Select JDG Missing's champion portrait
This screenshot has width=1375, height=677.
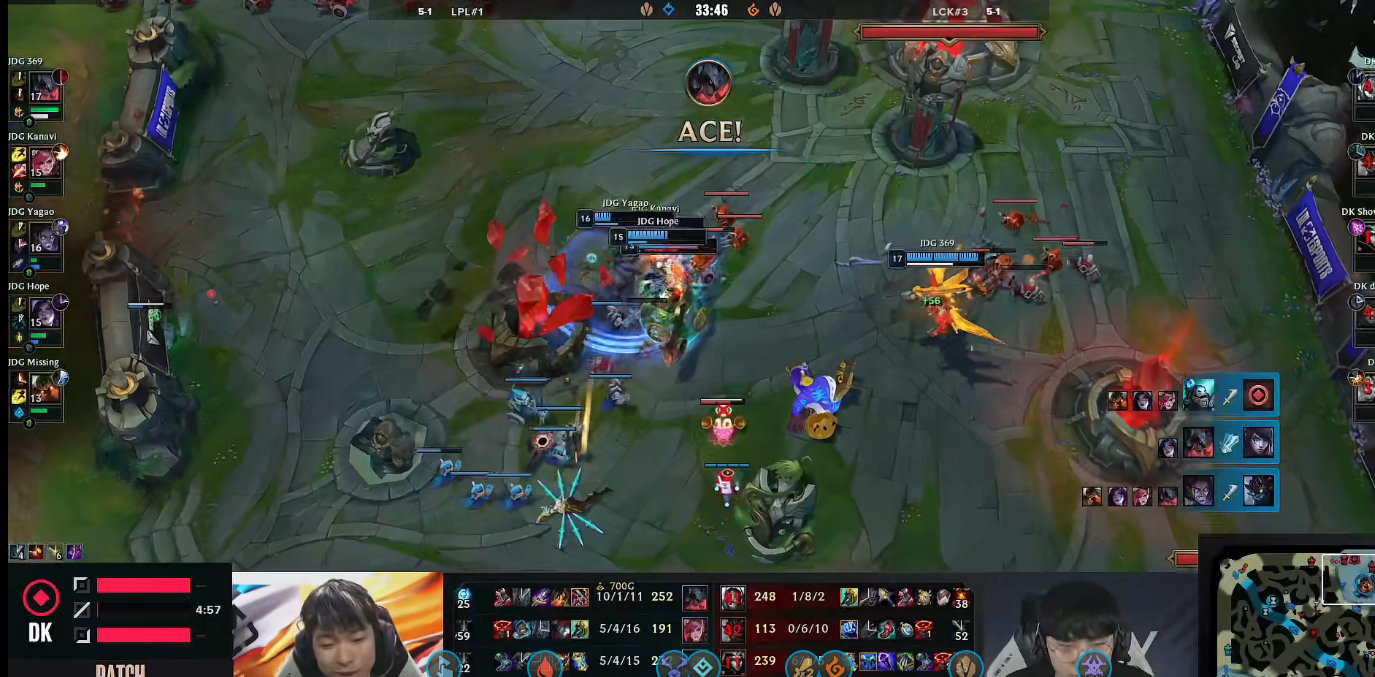(x=45, y=387)
